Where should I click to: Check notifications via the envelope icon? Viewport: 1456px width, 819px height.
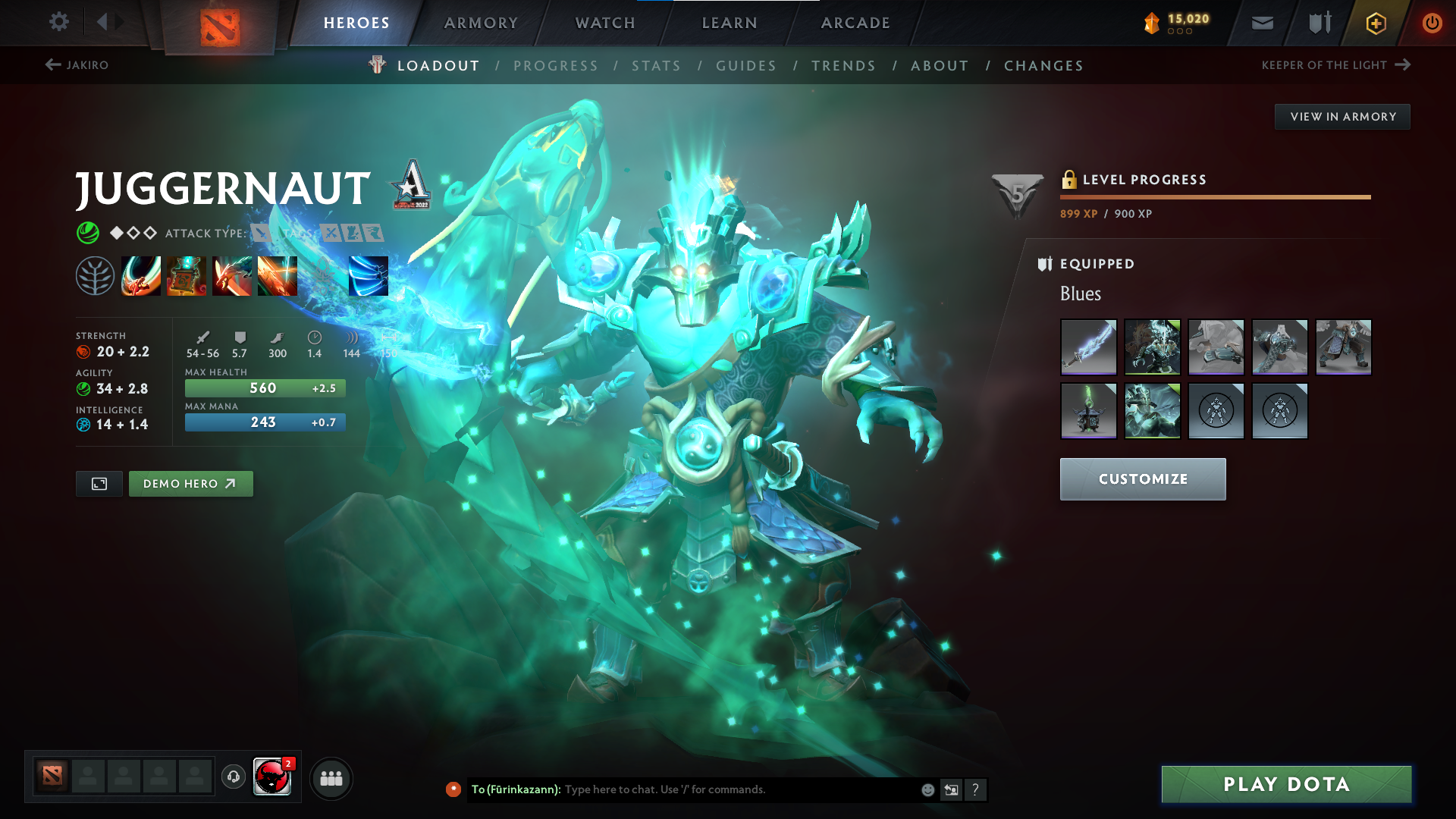(x=1262, y=22)
